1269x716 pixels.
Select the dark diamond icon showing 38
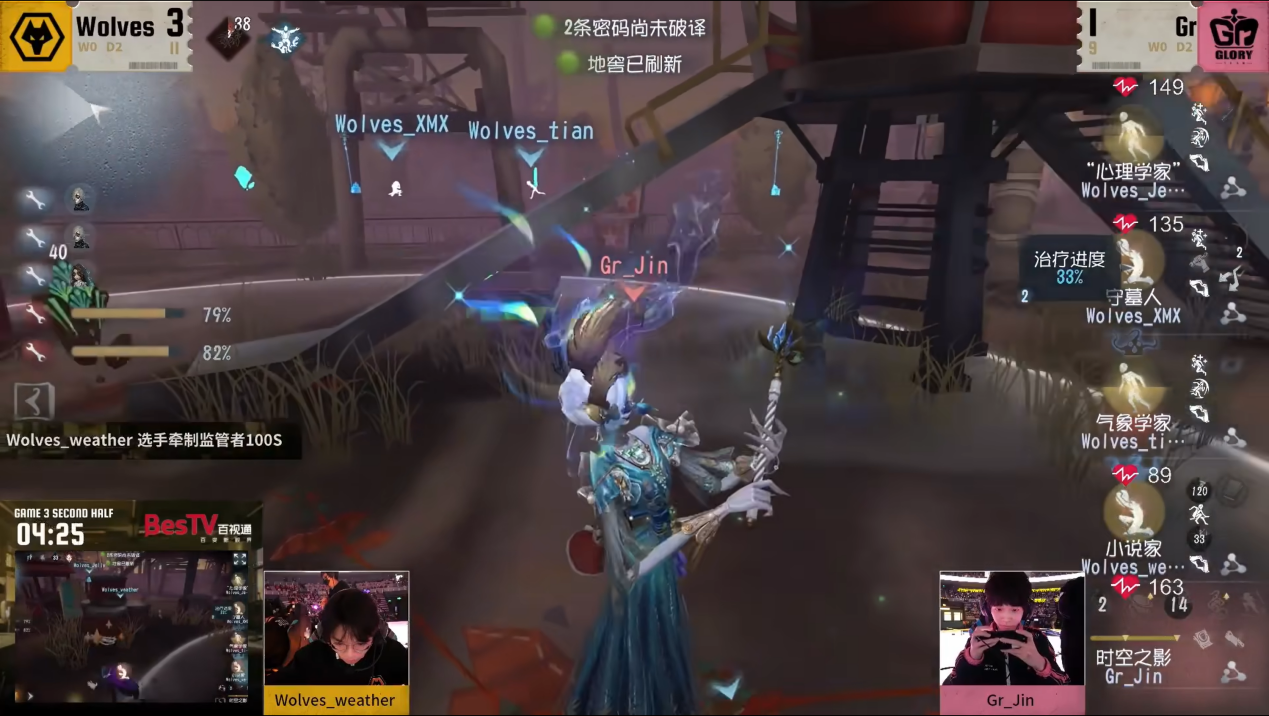click(227, 37)
